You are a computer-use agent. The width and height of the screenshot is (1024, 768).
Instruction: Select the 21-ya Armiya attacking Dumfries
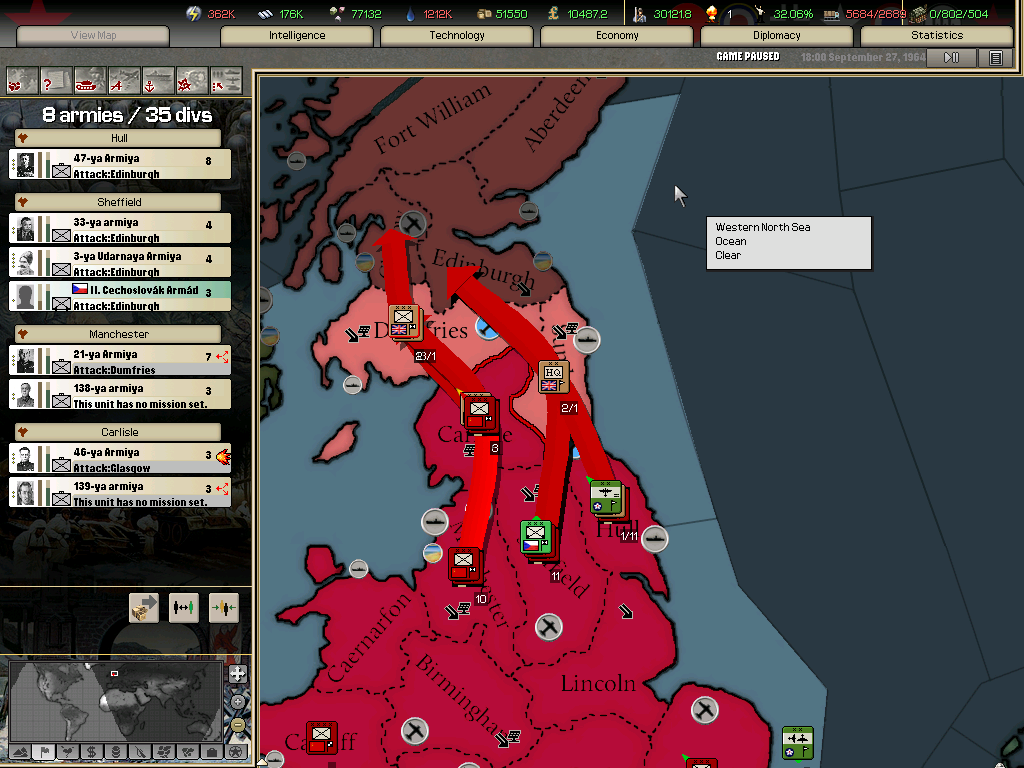point(120,361)
